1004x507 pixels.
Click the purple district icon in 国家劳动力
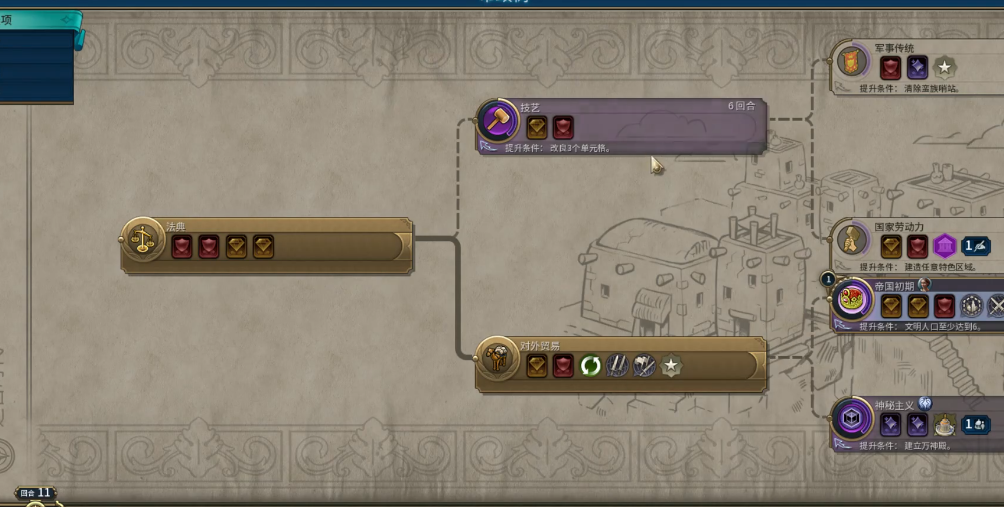click(945, 246)
